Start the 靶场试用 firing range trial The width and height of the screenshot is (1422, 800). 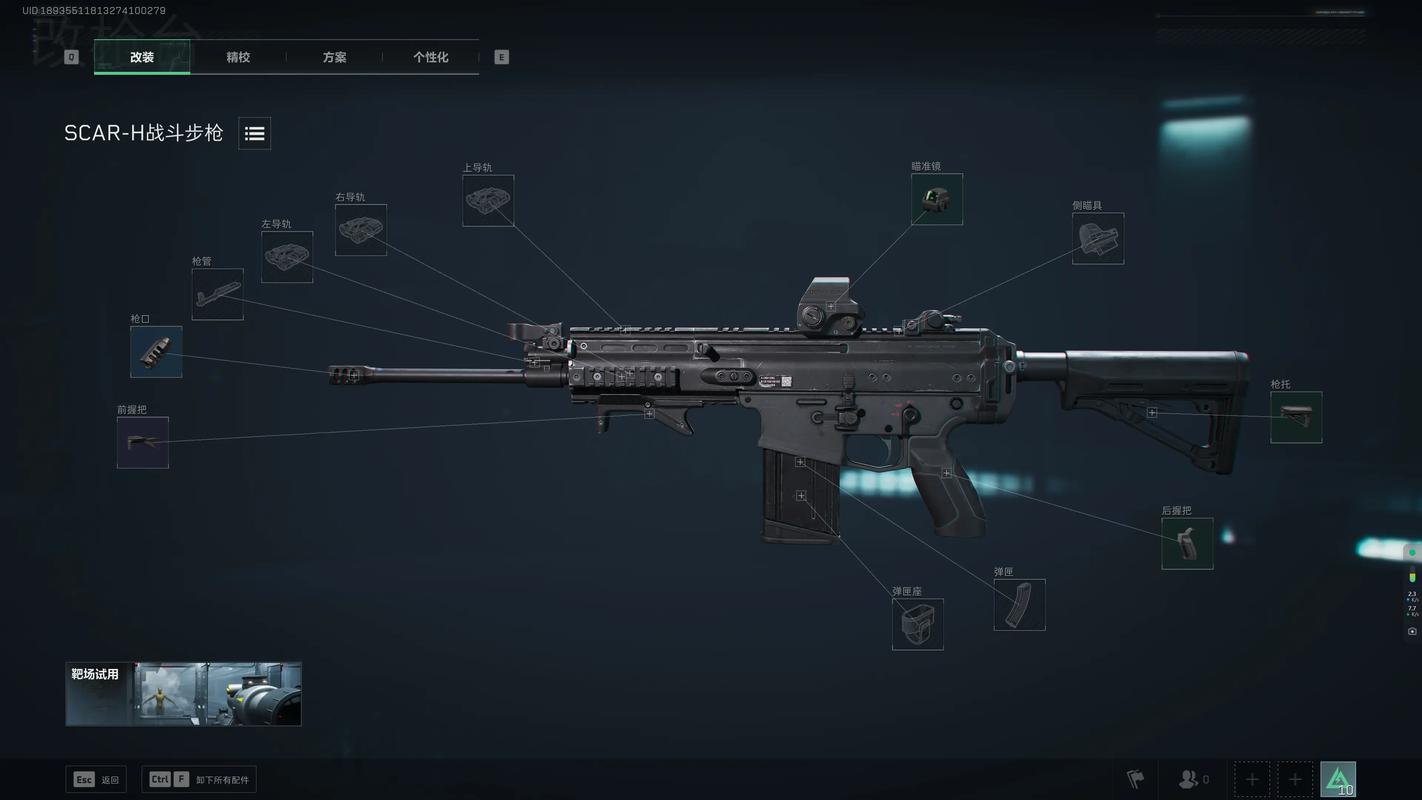click(184, 693)
